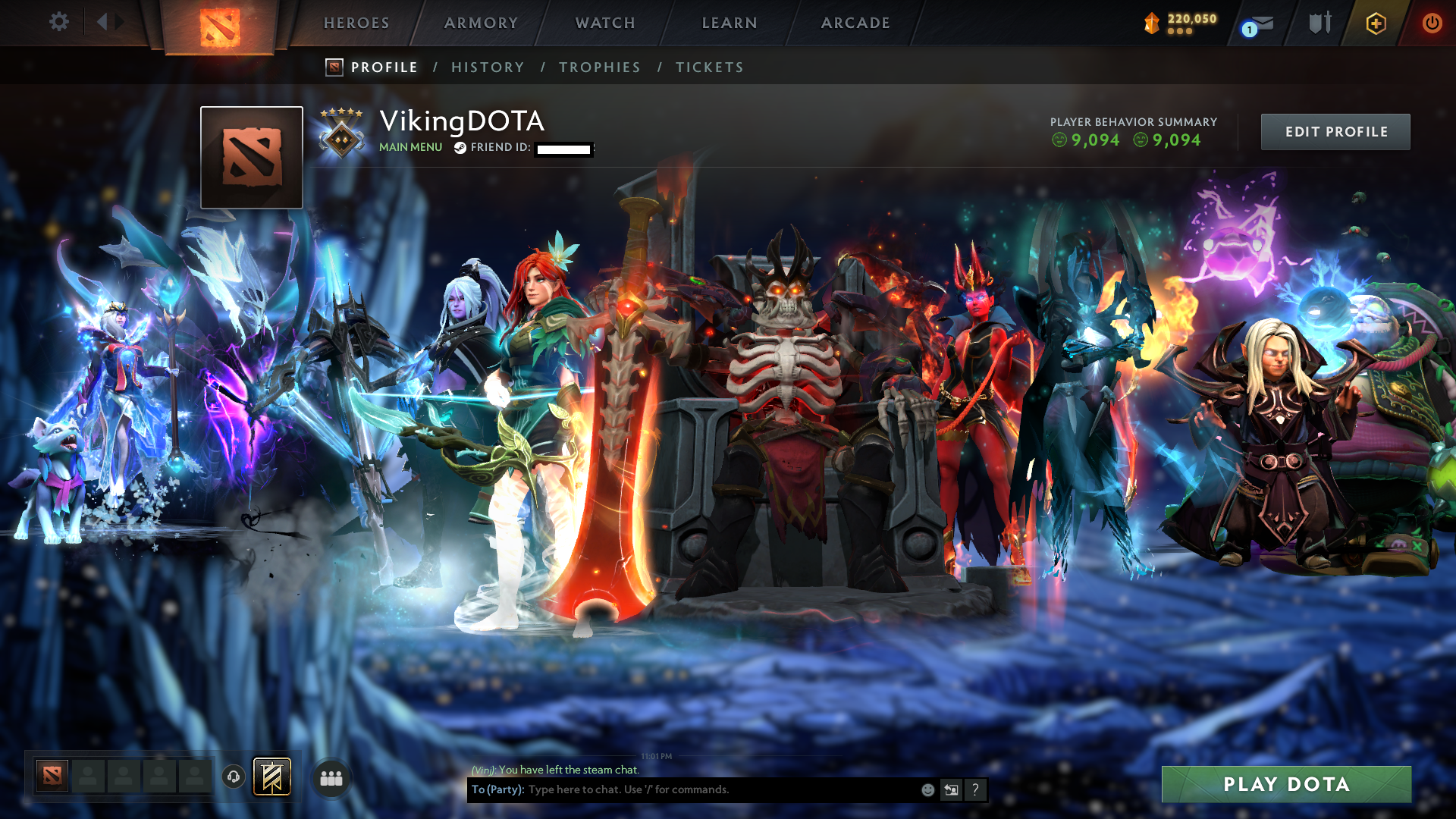Click the chat wheel icon beside the emoticon
Viewport: 1456px width, 819px height.
(951, 789)
